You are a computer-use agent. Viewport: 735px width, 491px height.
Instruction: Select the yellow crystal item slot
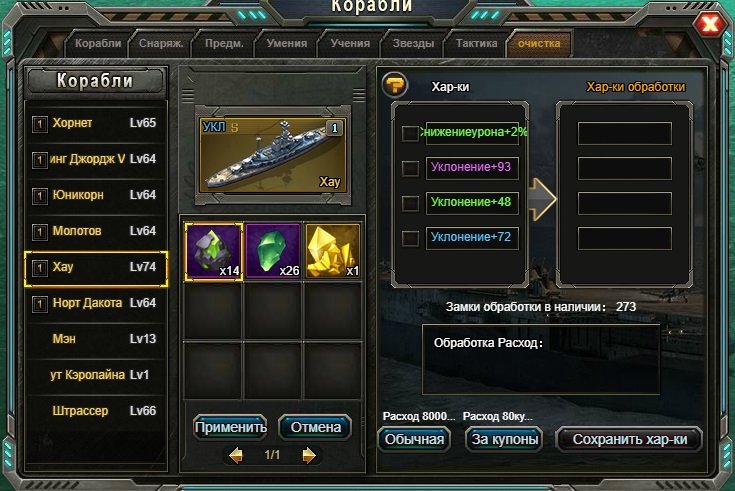tap(332, 251)
